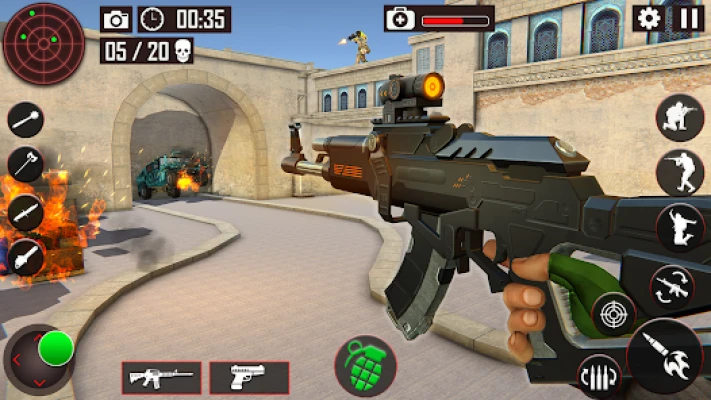Image resolution: width=711 pixels, height=400 pixels.
Task: Reload with the ammo rounds button
Action: [599, 376]
